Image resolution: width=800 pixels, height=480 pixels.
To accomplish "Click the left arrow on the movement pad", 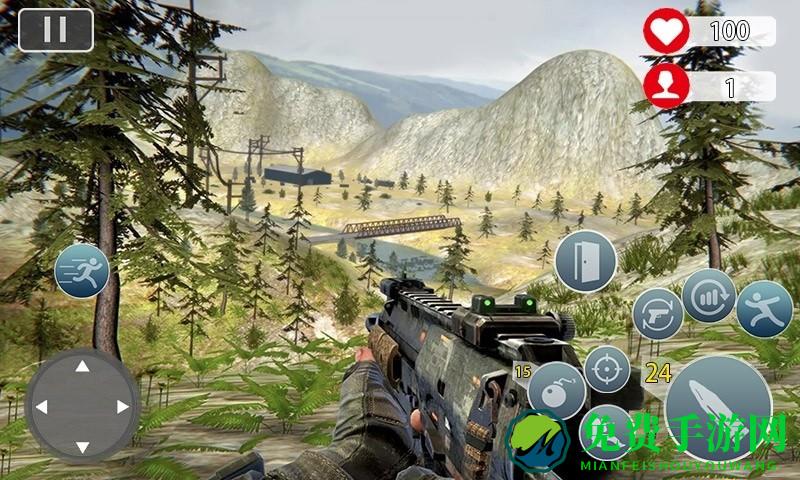I will point(41,407).
